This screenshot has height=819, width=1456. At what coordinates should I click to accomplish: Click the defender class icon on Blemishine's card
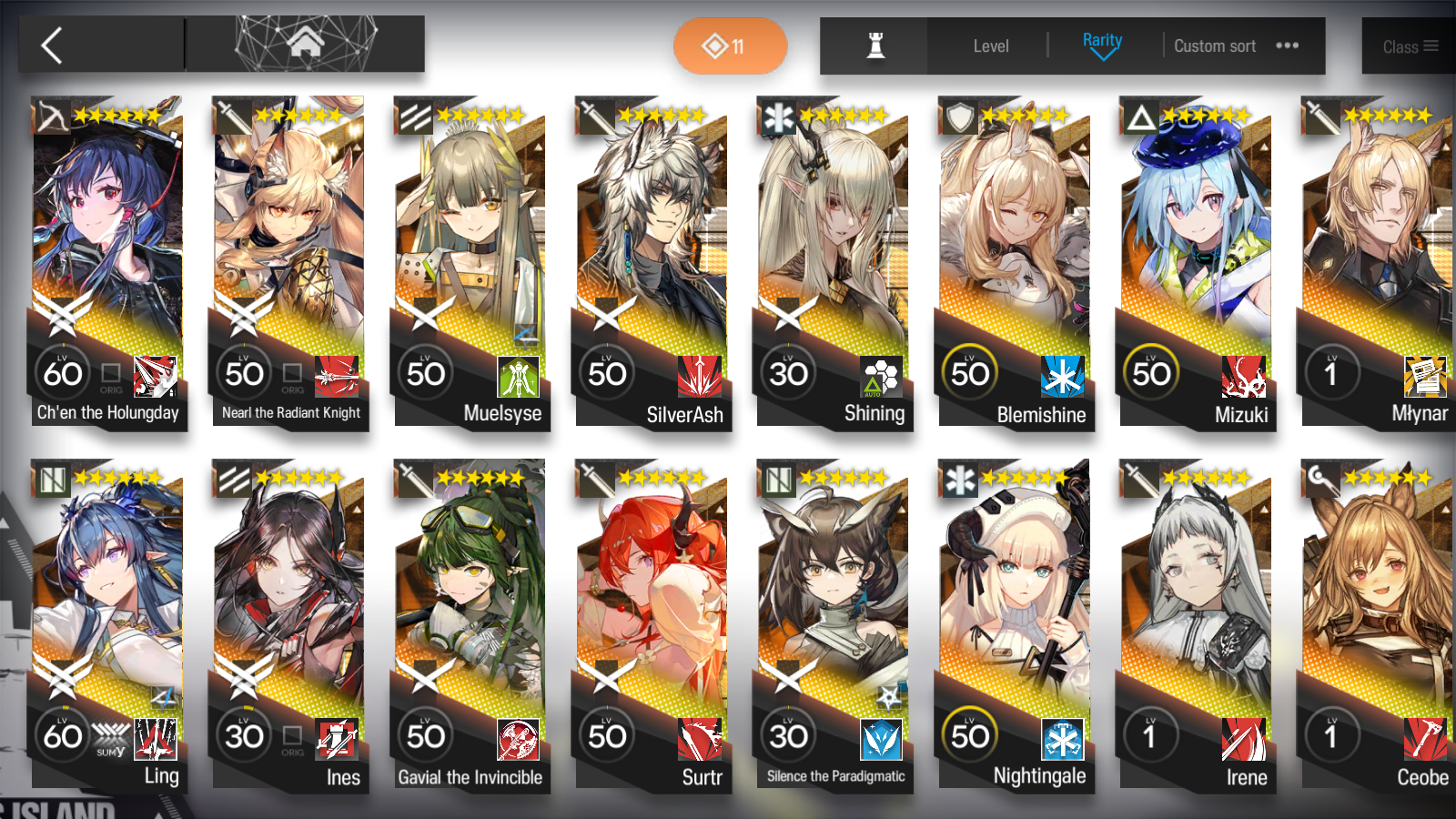click(957, 118)
